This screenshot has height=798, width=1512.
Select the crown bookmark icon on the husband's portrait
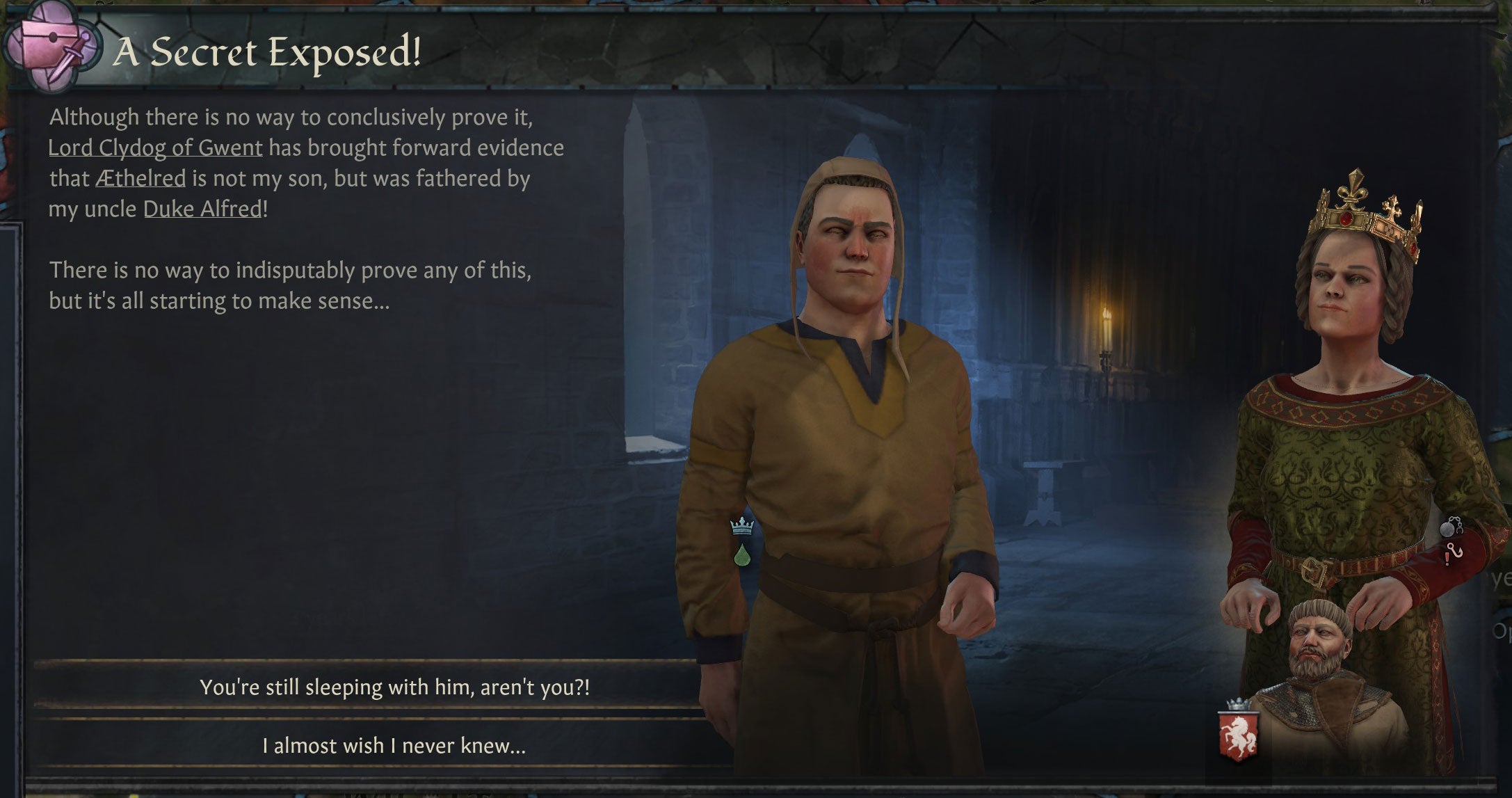741,527
